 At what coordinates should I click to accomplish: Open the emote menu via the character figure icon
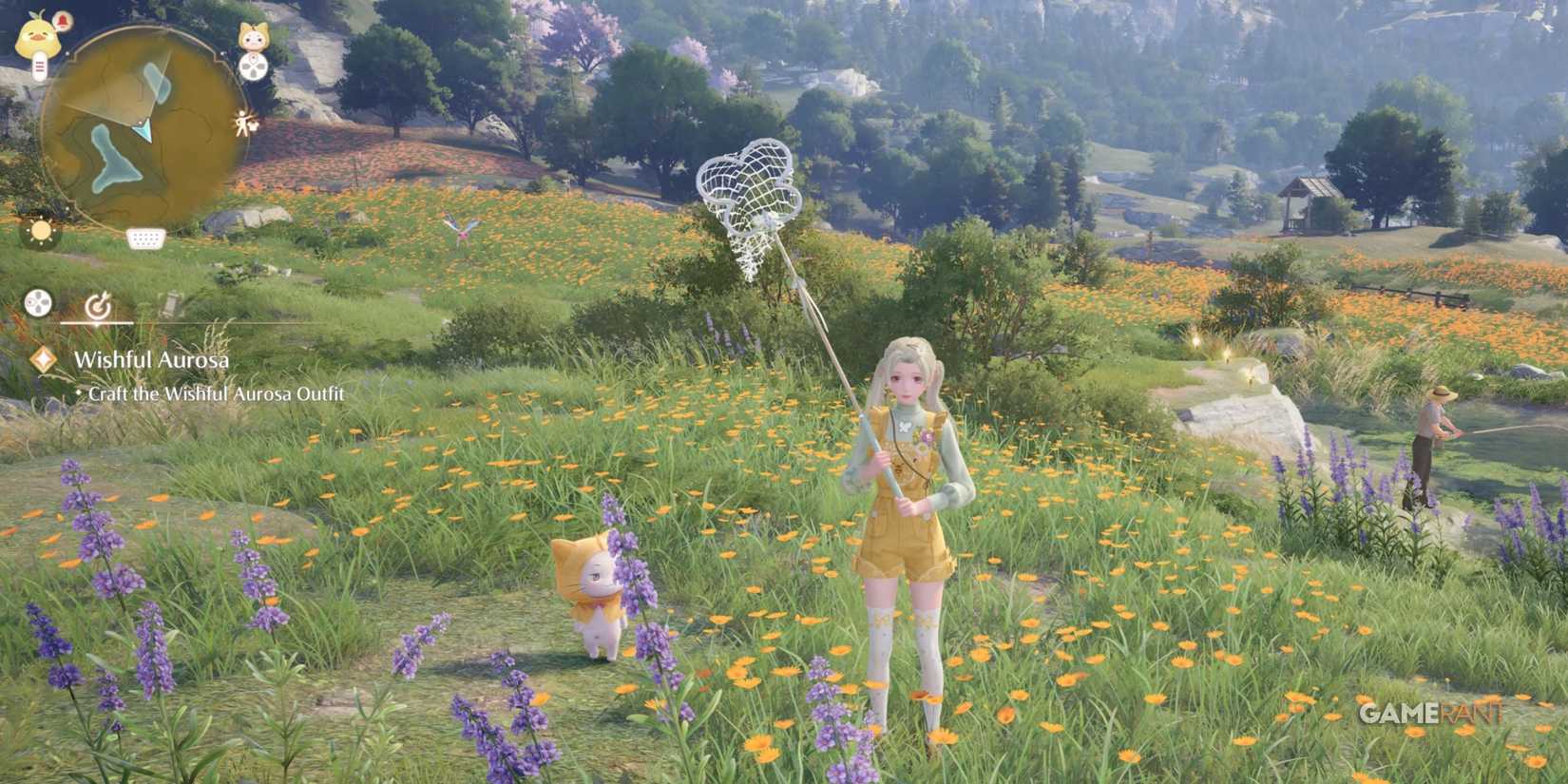pos(243,122)
